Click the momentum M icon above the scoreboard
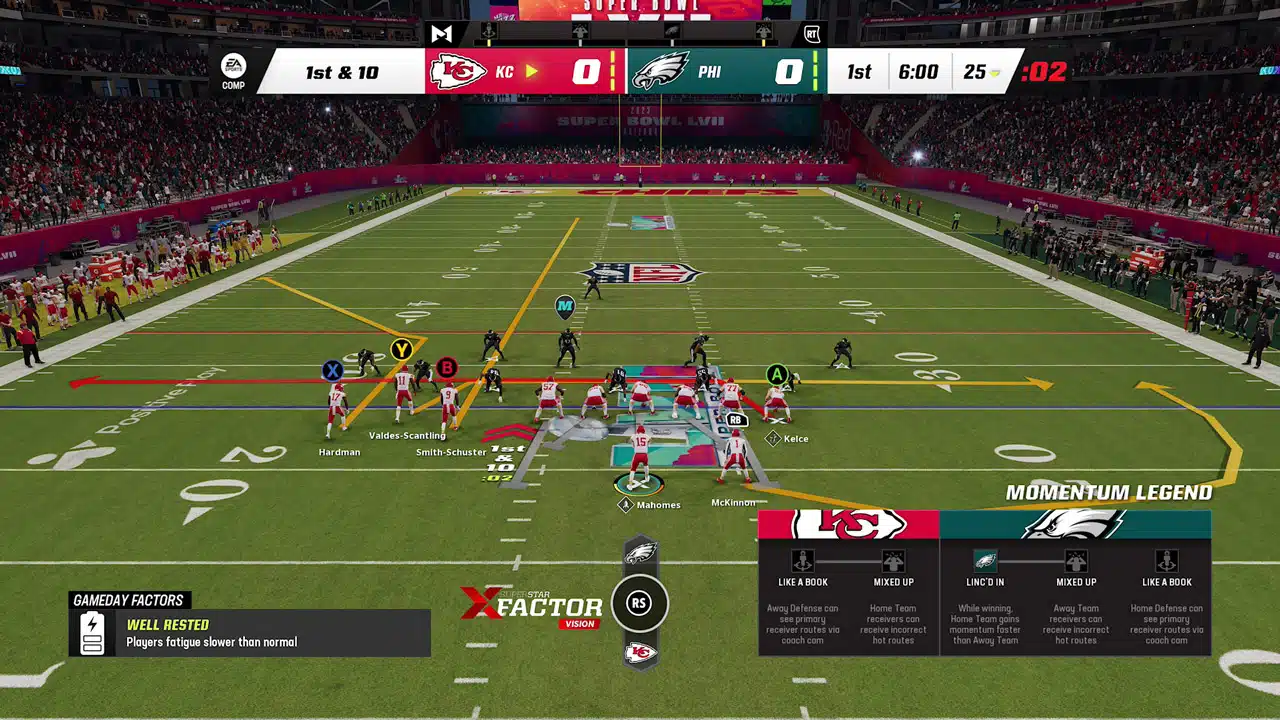The width and height of the screenshot is (1280, 720). pos(441,33)
